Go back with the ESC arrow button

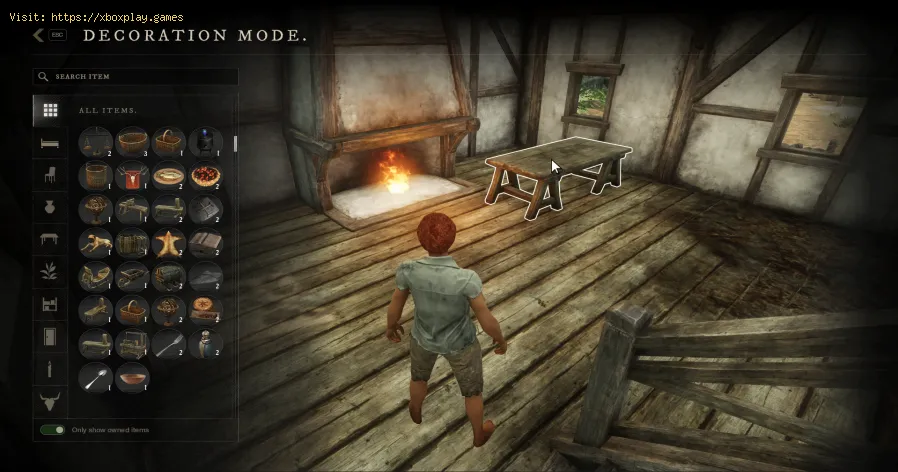tap(39, 35)
